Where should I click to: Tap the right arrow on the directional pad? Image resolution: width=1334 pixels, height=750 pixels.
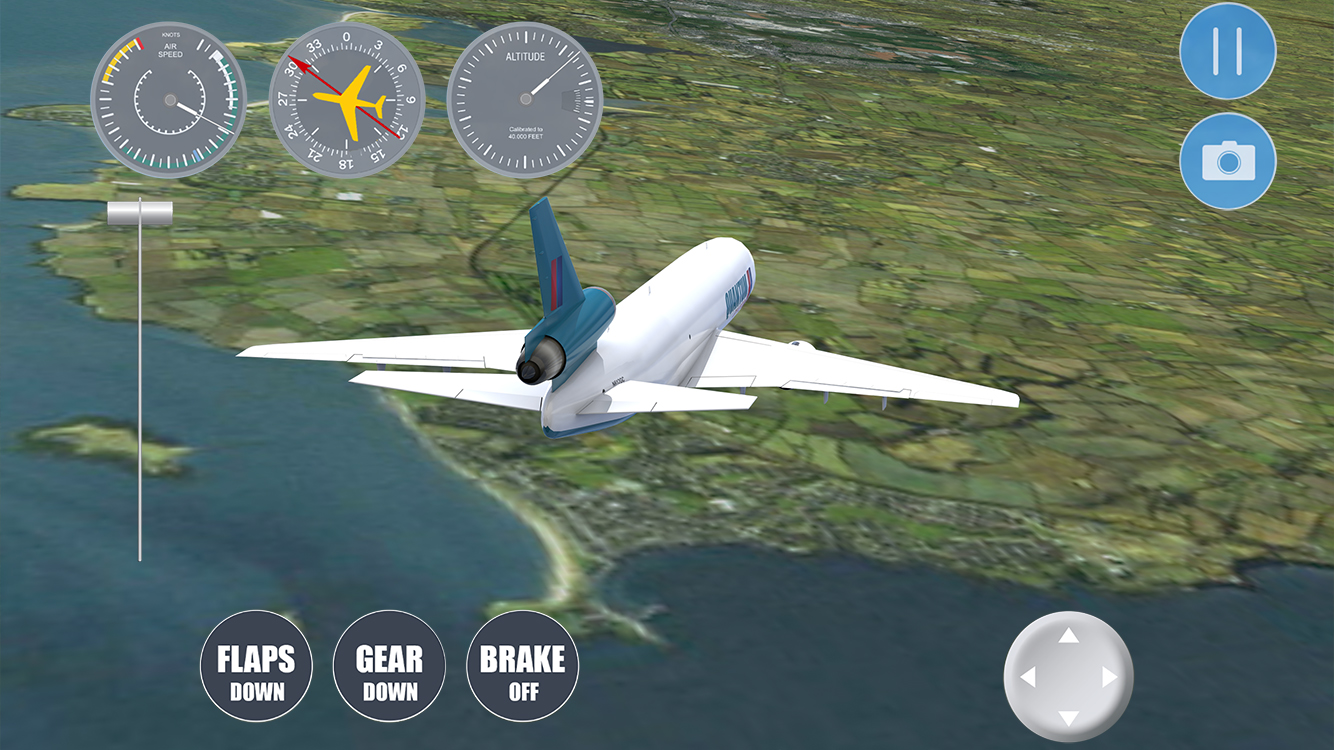pos(1110,677)
